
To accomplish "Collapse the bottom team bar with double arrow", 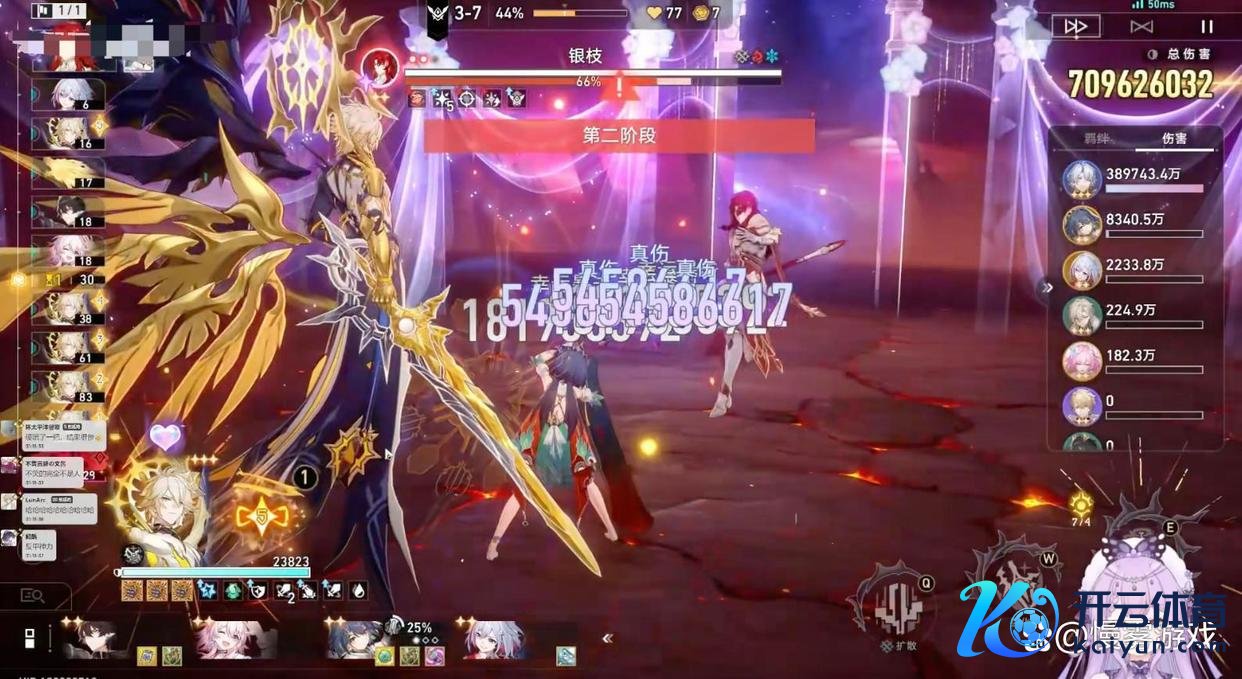I will pyautogui.click(x=606, y=639).
